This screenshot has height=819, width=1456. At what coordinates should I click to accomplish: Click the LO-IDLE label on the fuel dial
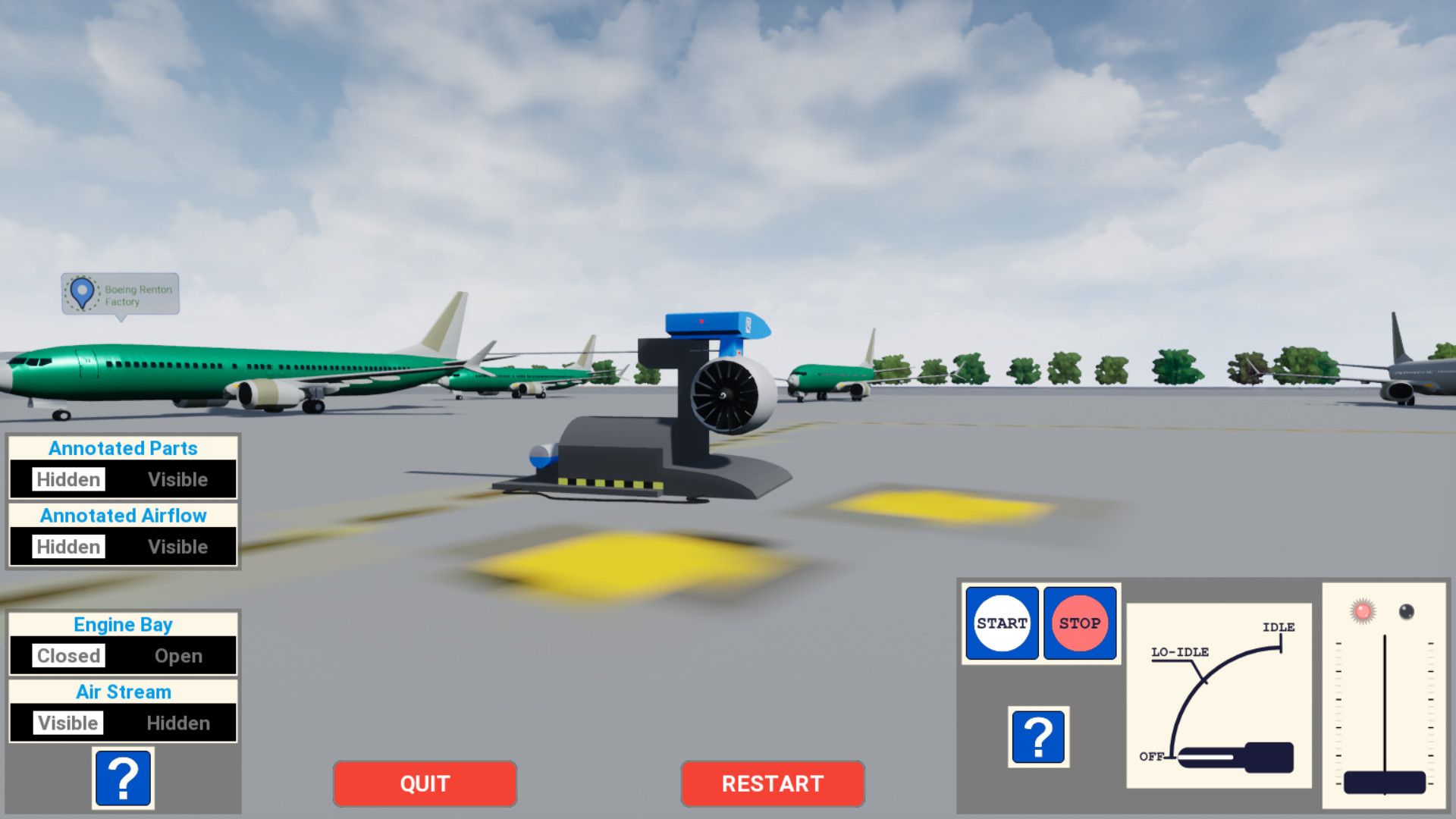pyautogui.click(x=1179, y=651)
